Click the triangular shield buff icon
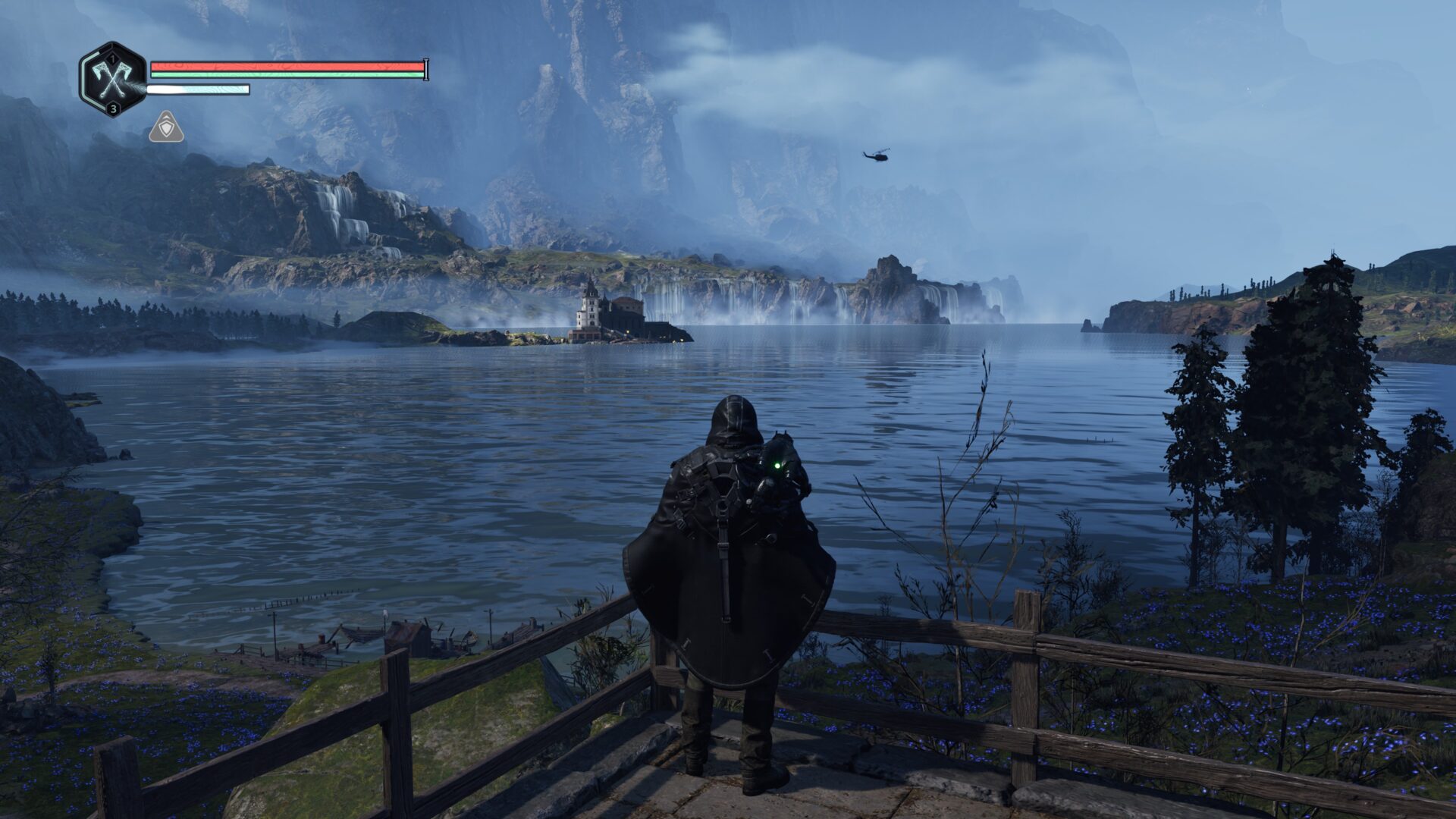 click(166, 127)
